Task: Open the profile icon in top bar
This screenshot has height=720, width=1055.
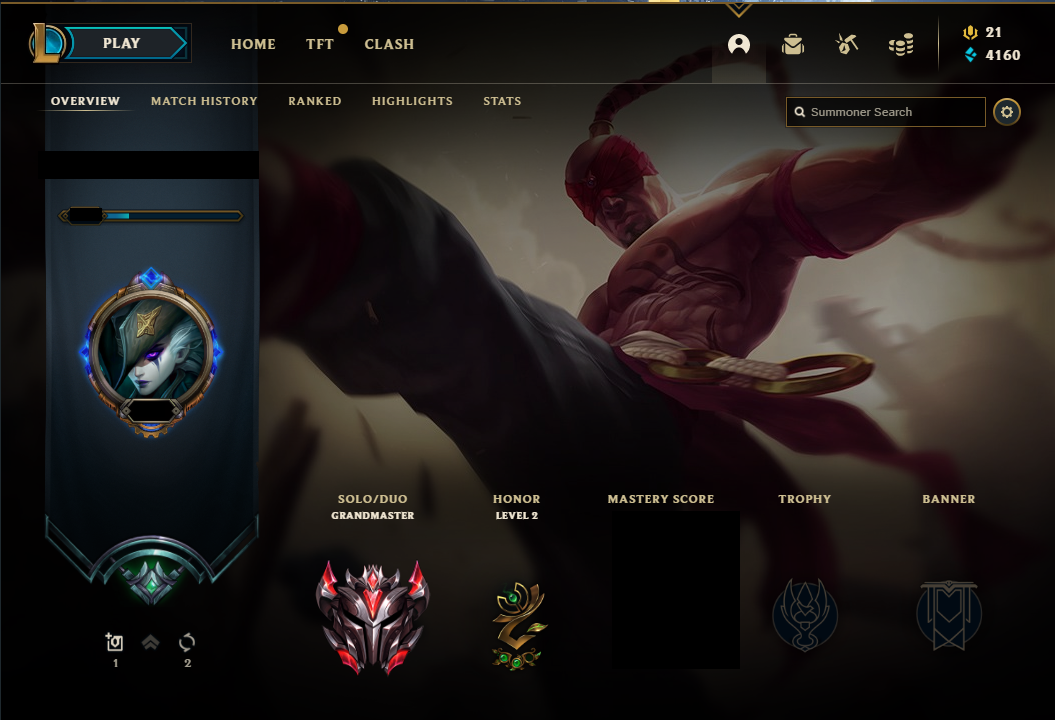Action: [x=739, y=44]
